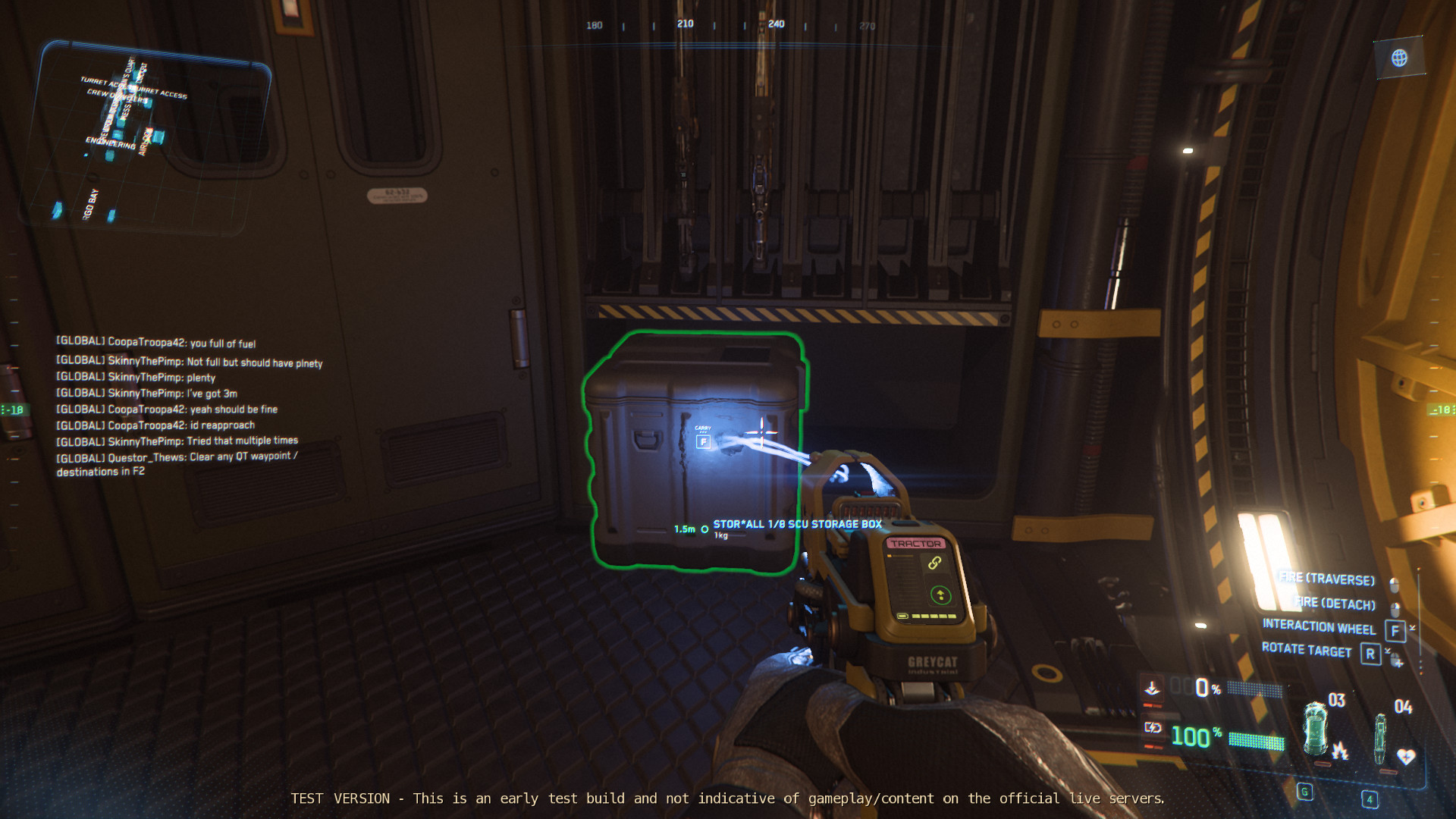Activate the CARRY F prompt on the storage box
1456x819 pixels.
click(x=704, y=438)
